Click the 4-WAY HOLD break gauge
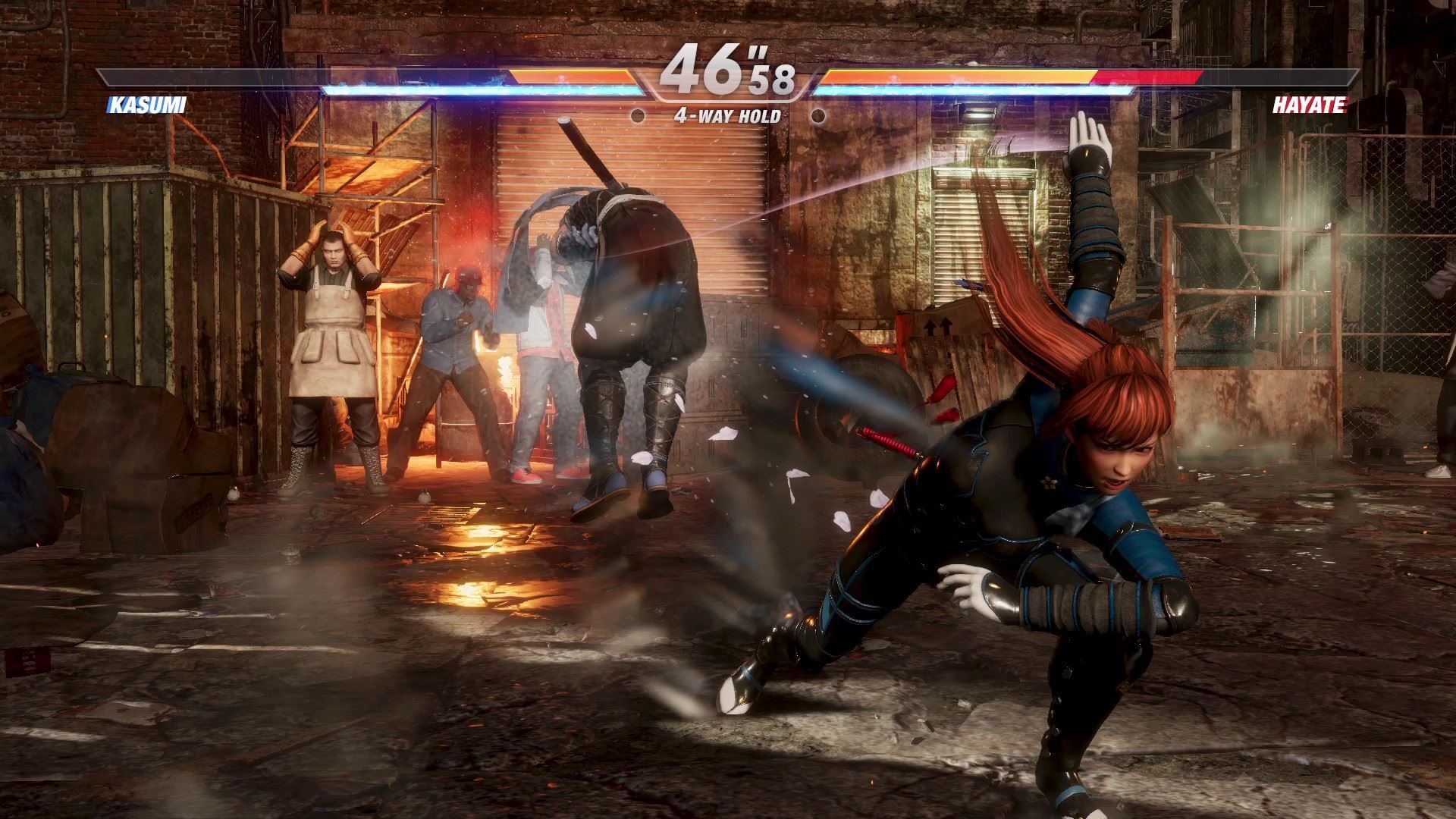This screenshot has width=1456, height=819. point(726,117)
